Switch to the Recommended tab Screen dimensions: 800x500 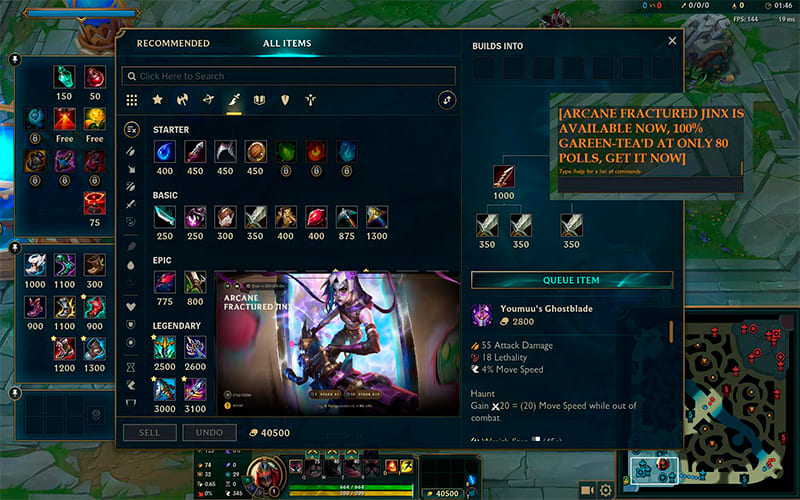click(173, 43)
